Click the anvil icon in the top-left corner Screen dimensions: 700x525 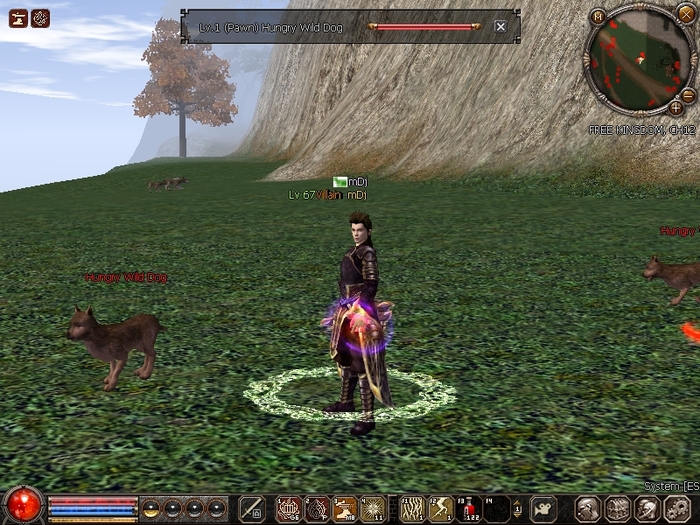point(18,17)
